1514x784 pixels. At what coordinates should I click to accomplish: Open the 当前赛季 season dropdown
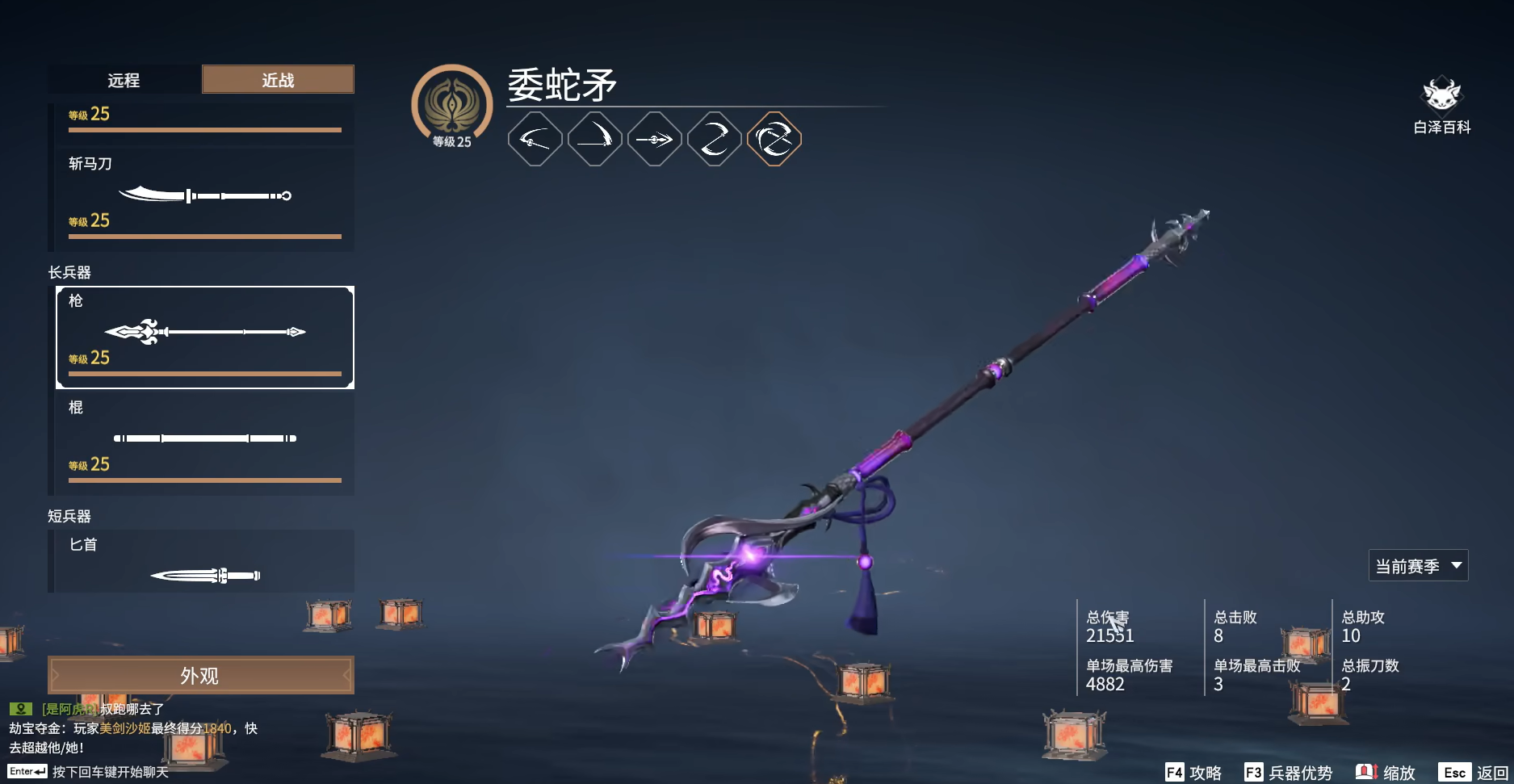coord(1418,565)
